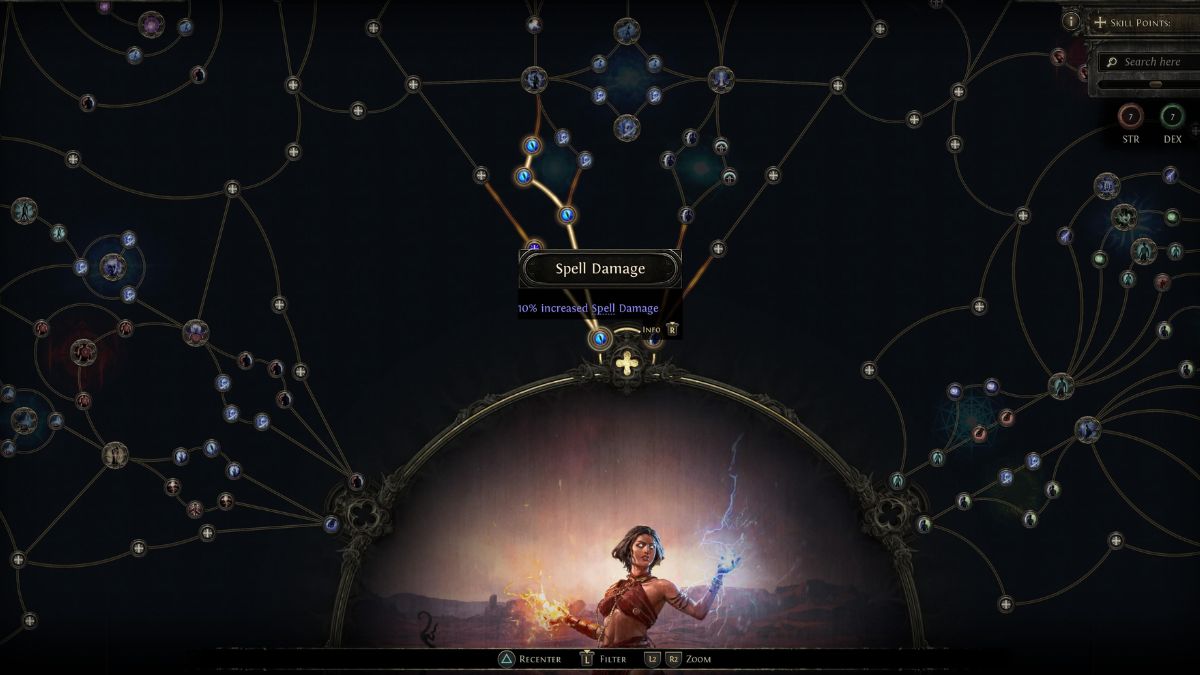The width and height of the screenshot is (1200, 675).
Task: Open the round info button
Action: click(x=1071, y=21)
